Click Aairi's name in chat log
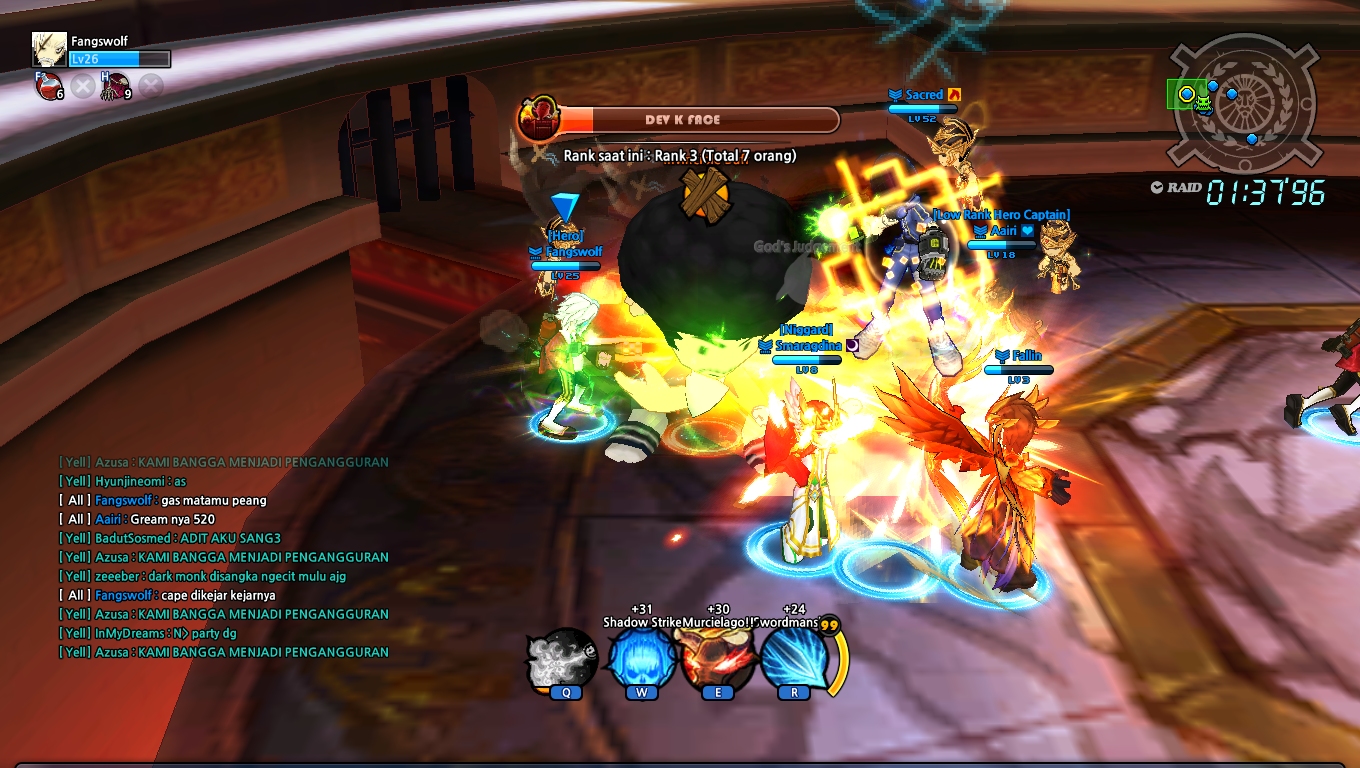The width and height of the screenshot is (1360, 768). [x=108, y=520]
